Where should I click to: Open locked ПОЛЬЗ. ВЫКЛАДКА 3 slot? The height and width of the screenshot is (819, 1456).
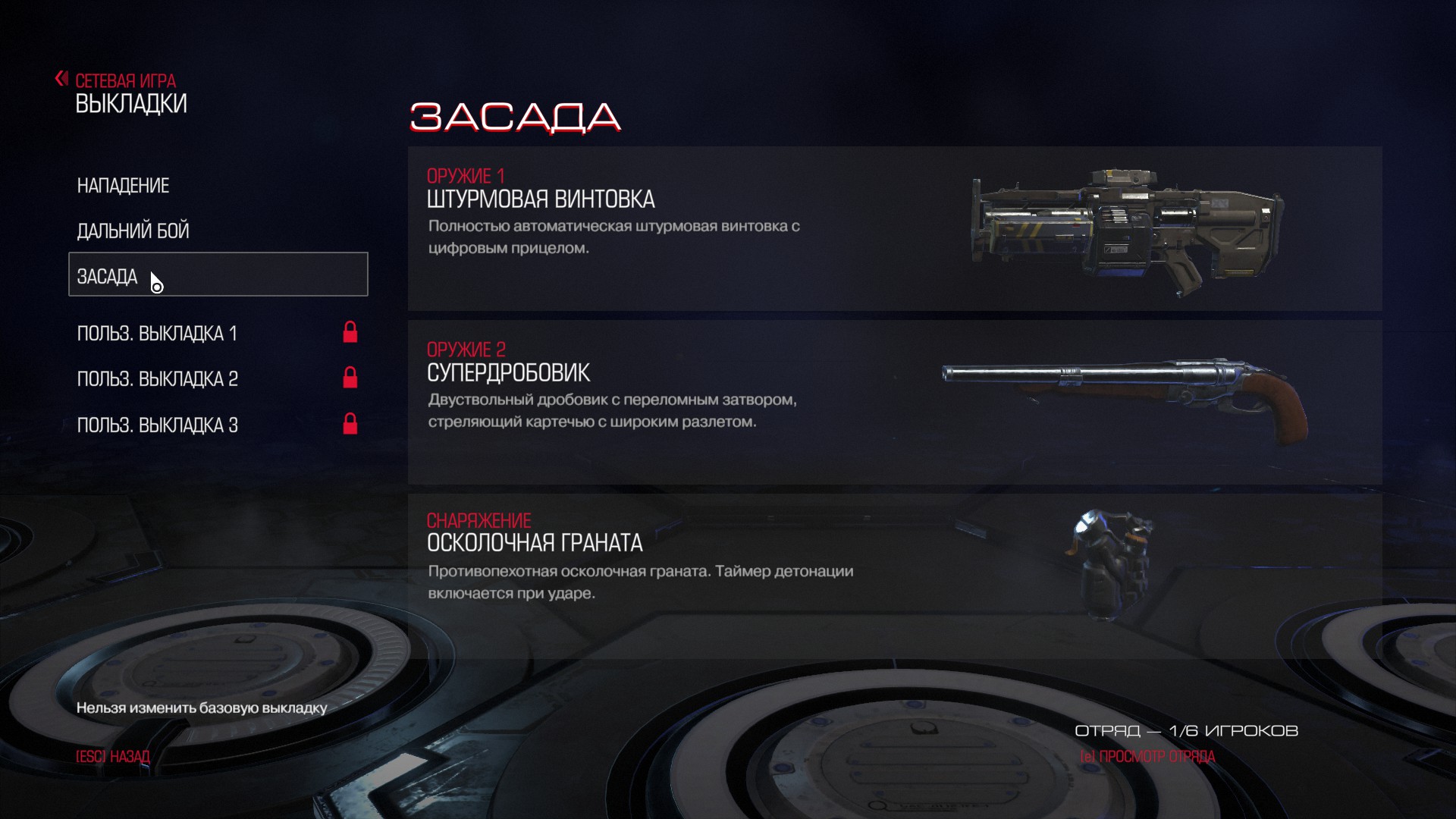157,425
